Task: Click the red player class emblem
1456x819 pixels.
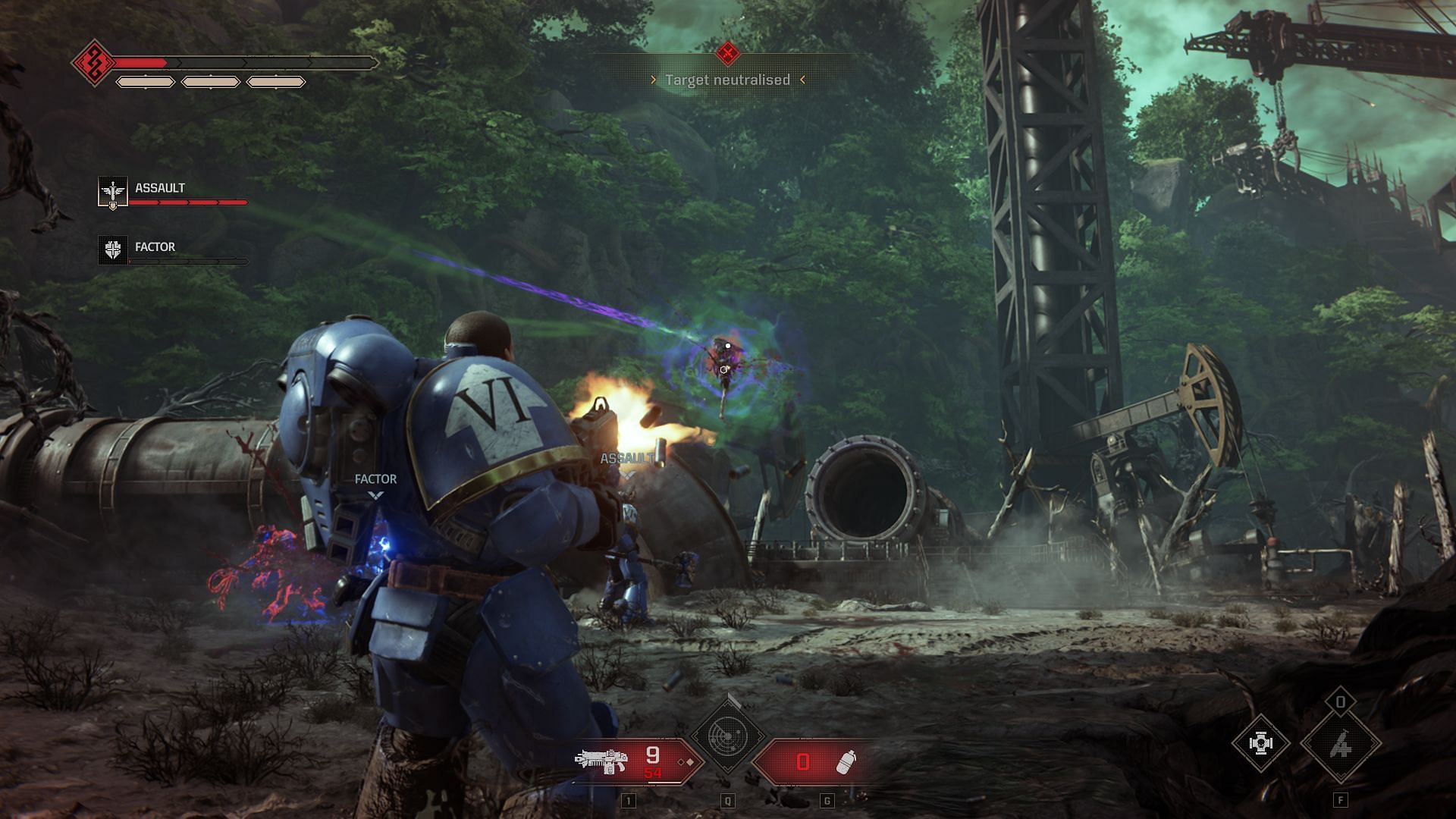Action: pyautogui.click(x=93, y=63)
